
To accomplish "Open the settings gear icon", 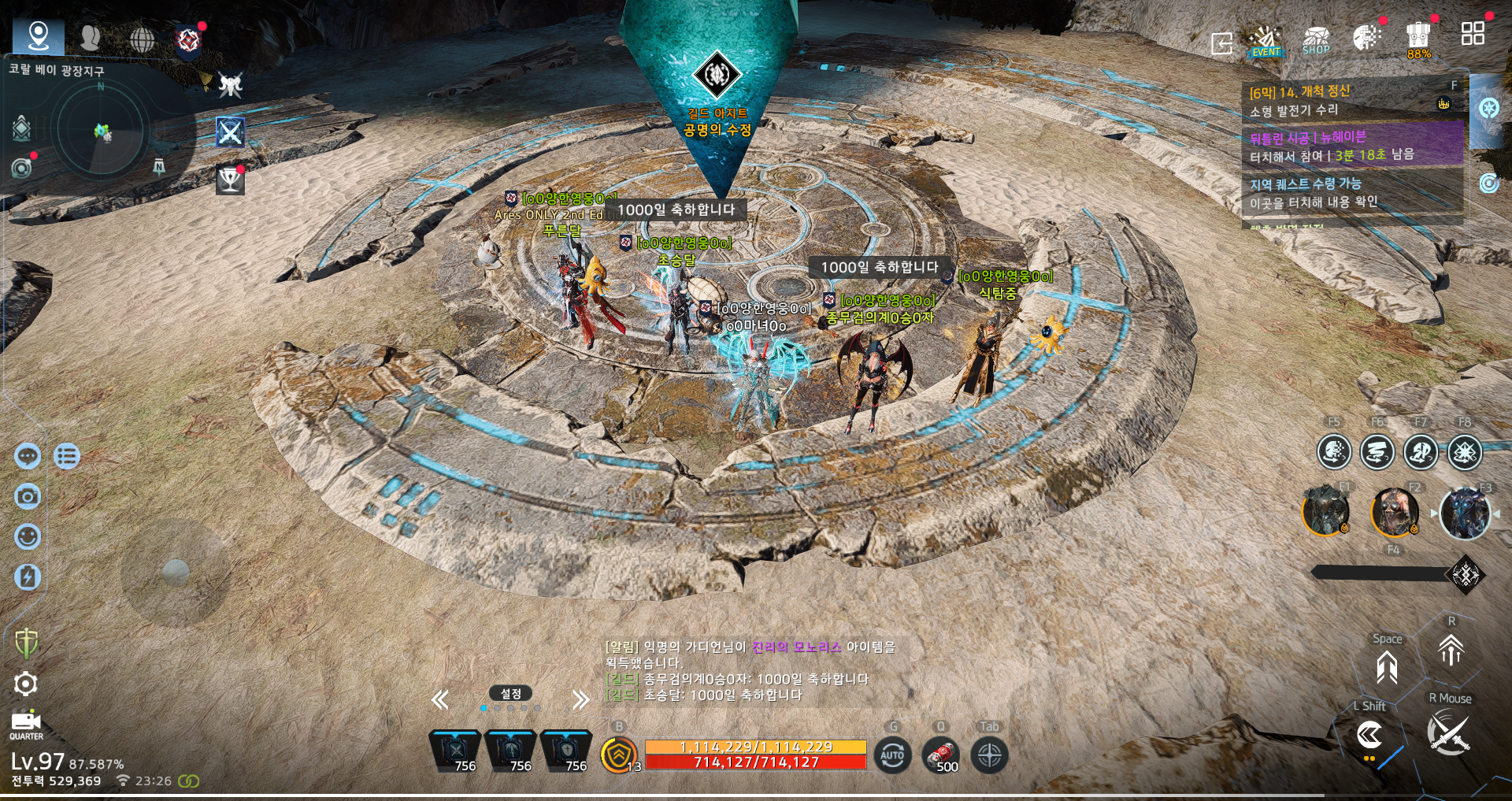I will [x=25, y=684].
